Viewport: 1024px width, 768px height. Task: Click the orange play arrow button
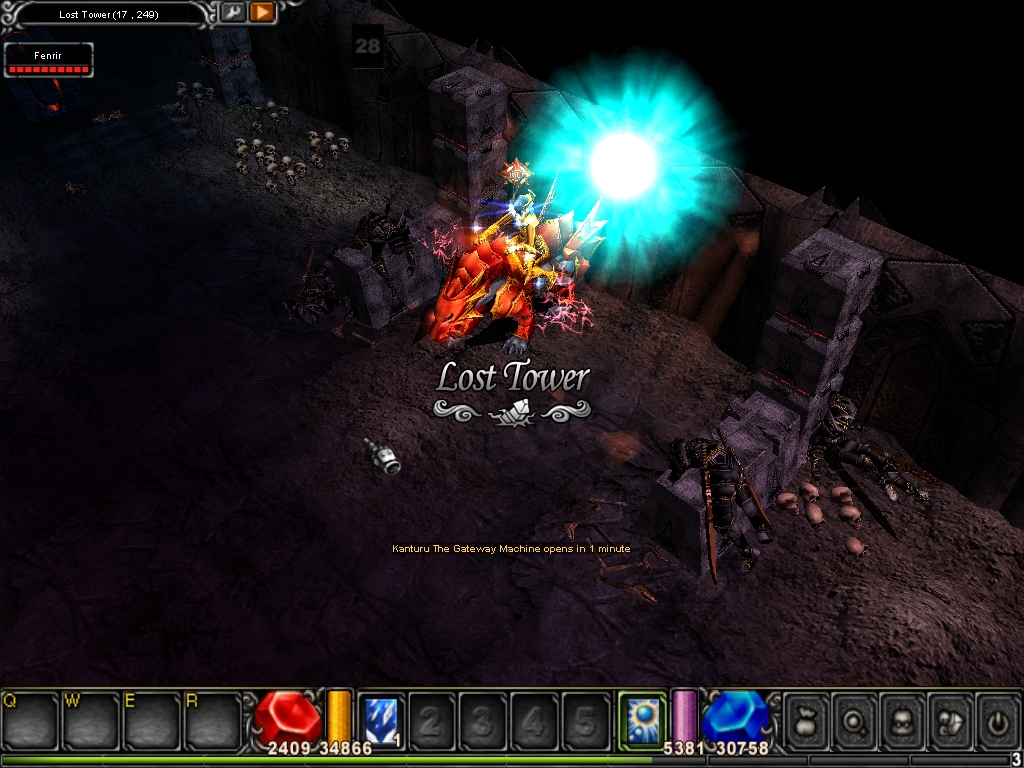[x=262, y=13]
